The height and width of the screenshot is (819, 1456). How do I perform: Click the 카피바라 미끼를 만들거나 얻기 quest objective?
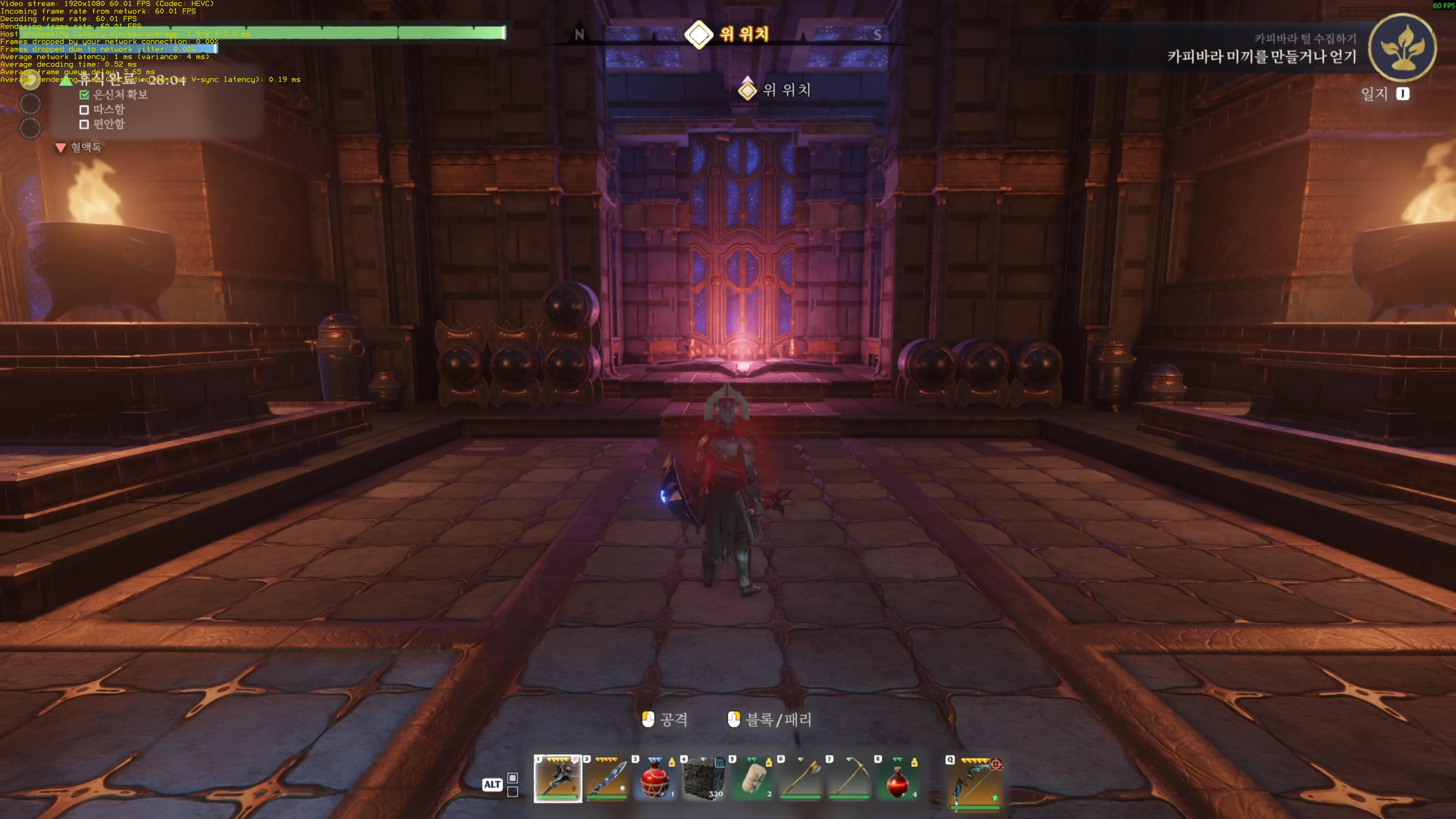(x=1261, y=56)
